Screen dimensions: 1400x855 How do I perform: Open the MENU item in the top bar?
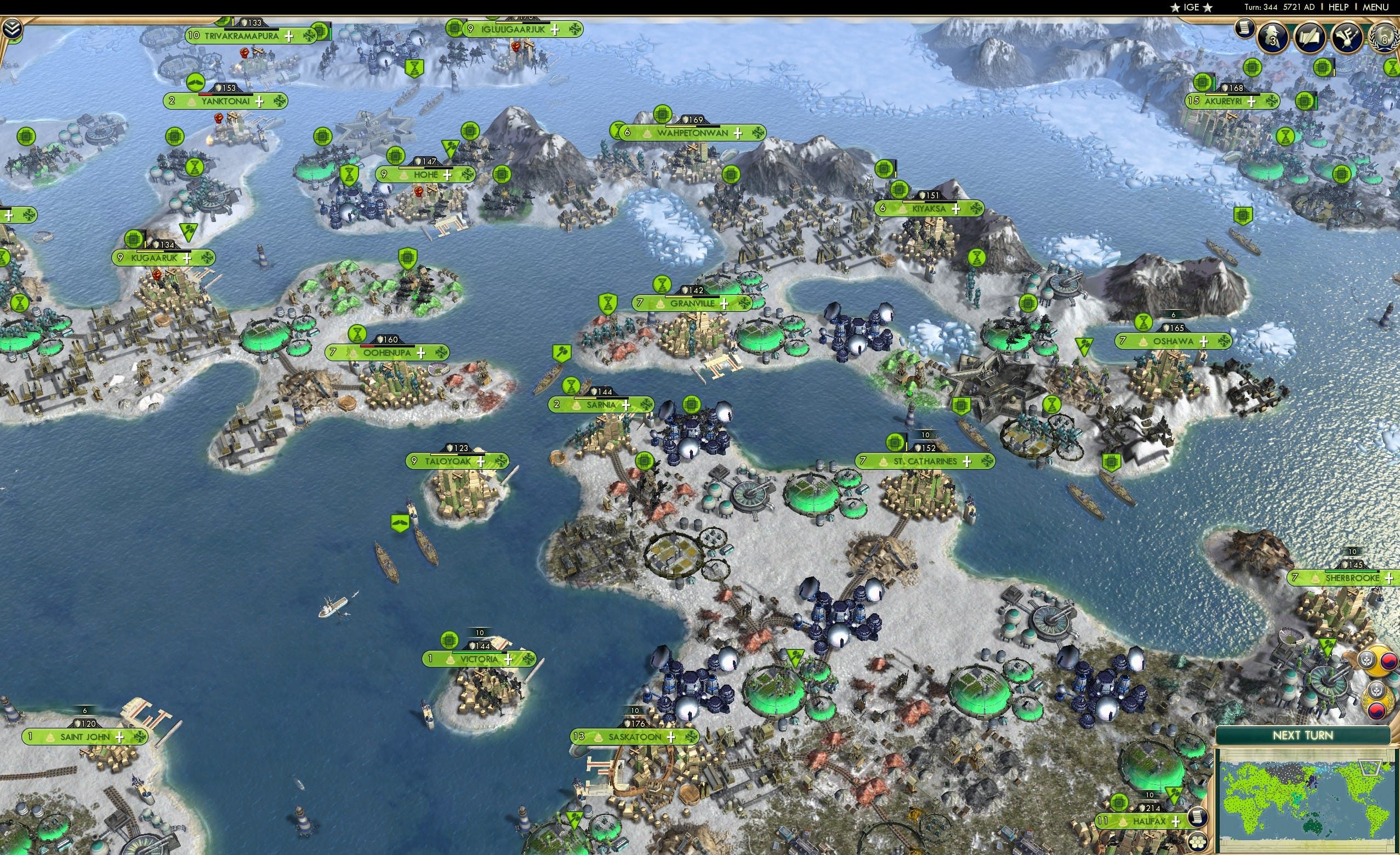1376,7
